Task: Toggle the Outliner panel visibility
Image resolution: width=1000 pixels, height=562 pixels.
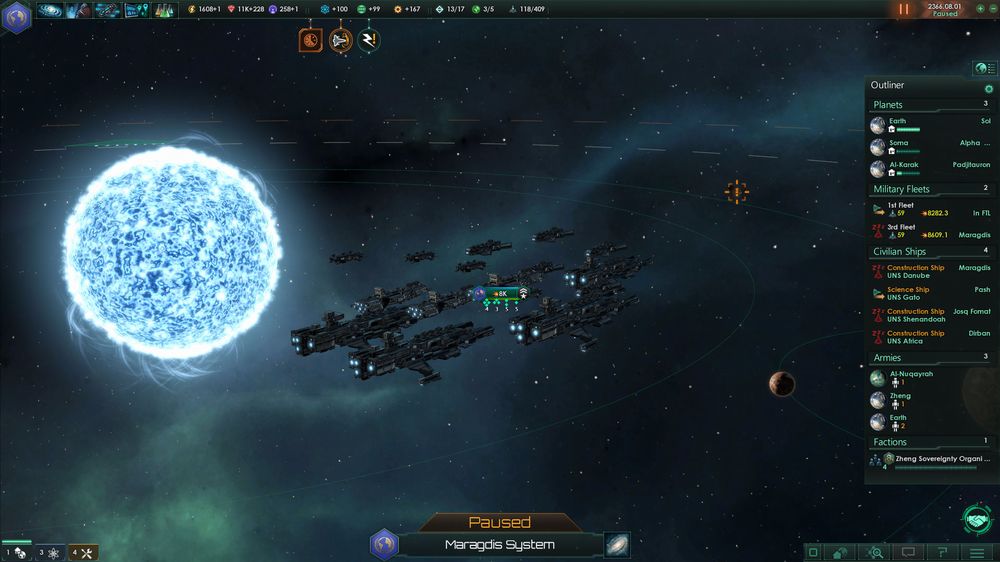Action: tap(985, 69)
